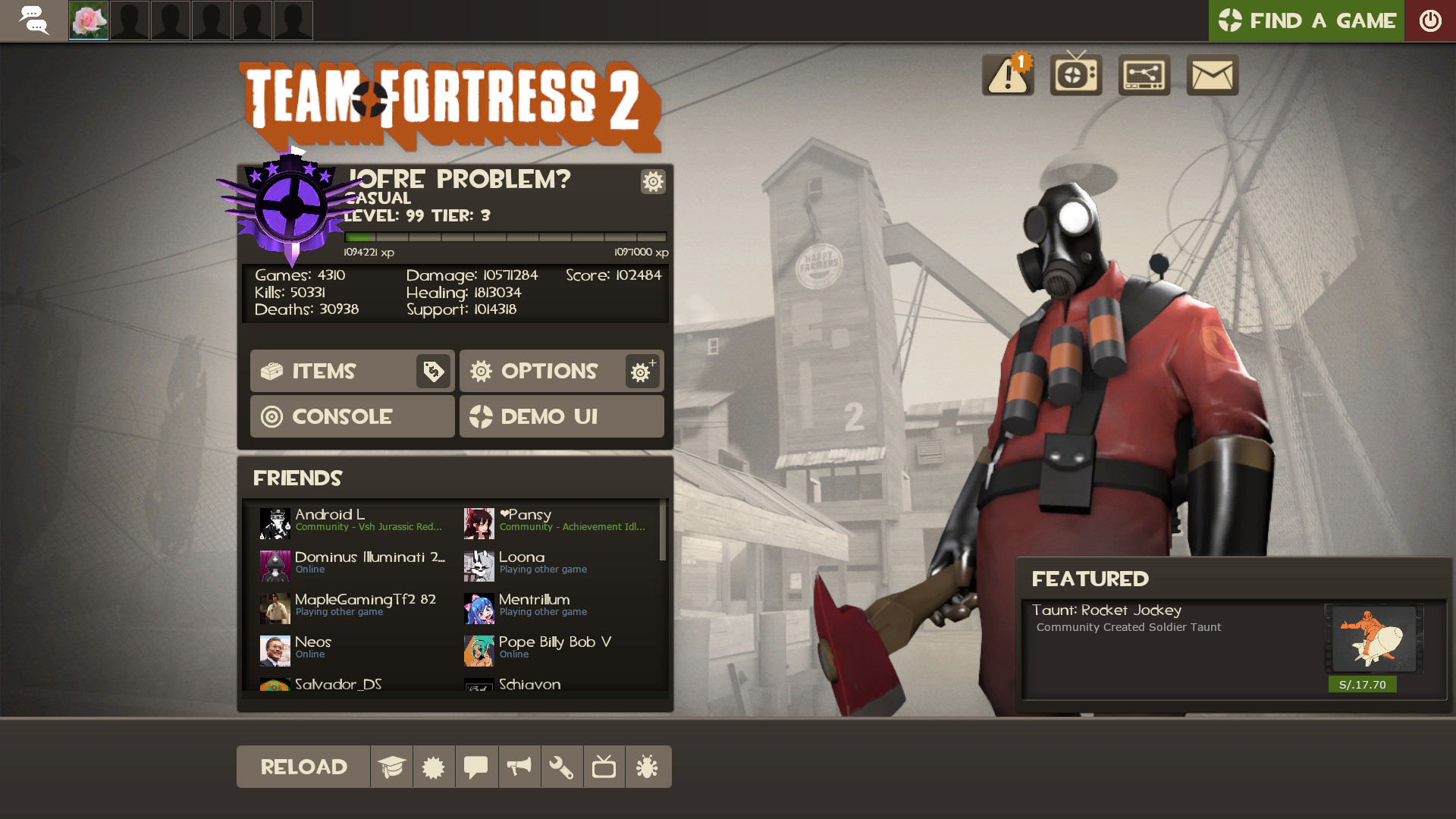Report a bug using the bug icon
The height and width of the screenshot is (819, 1456).
[648, 767]
